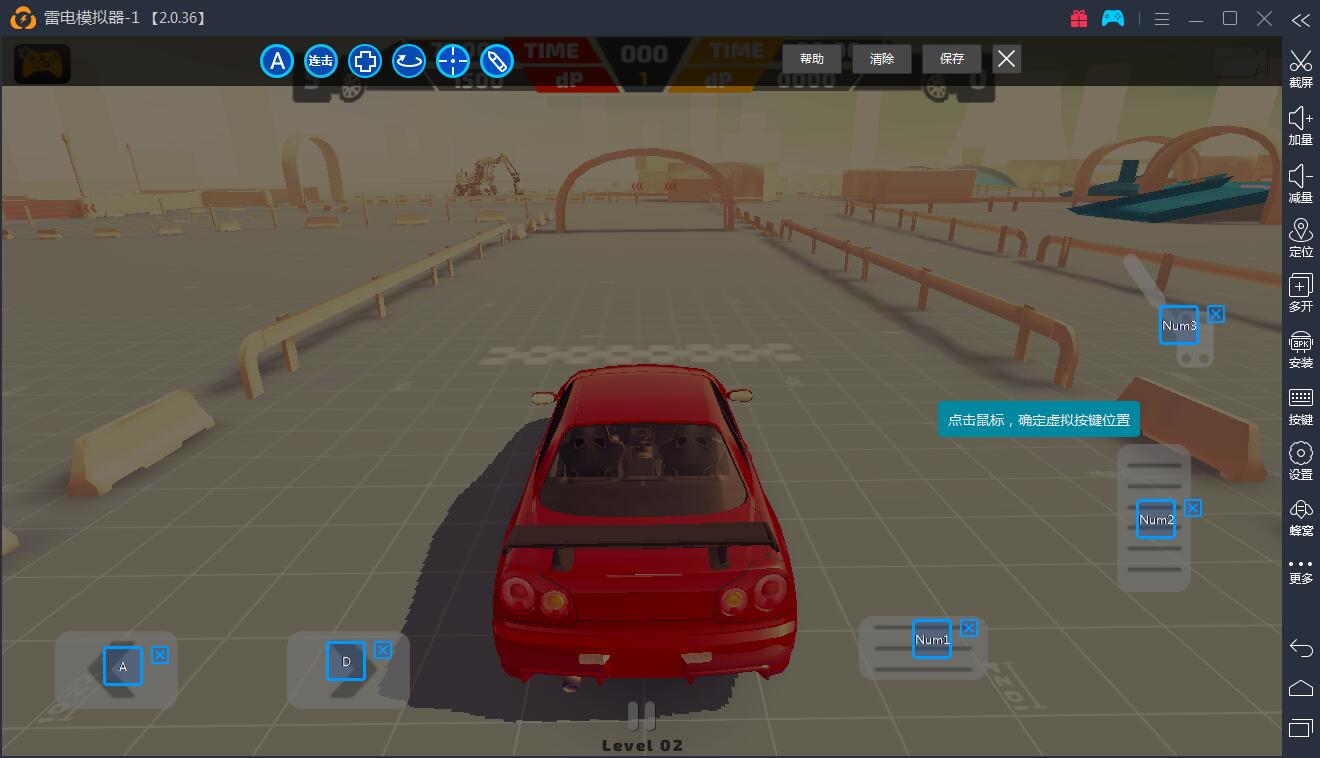Viewport: 1320px width, 758px height.
Task: Remove the Num3 key binding
Action: (1216, 314)
